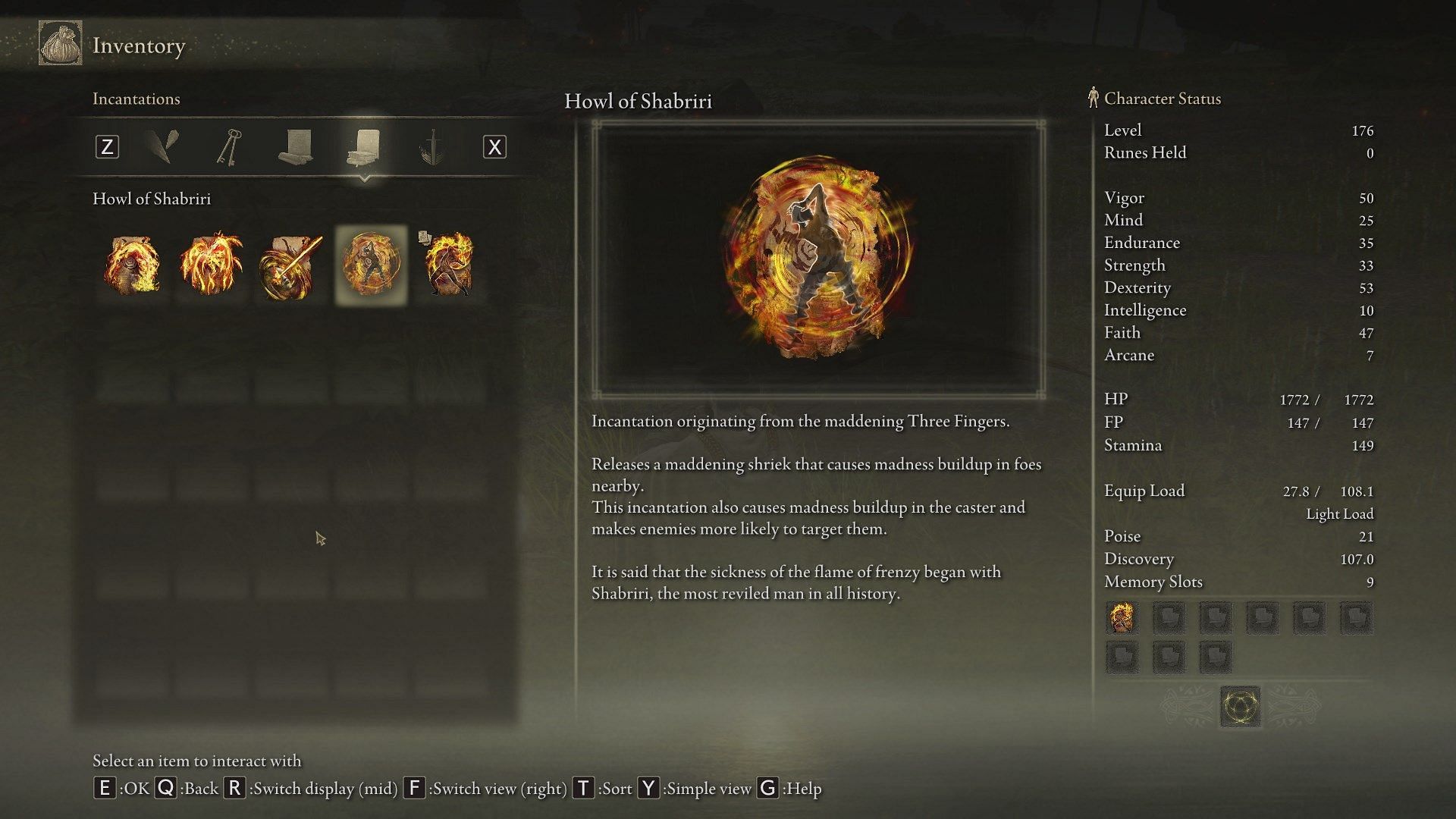Pick the first flame incantation in the grid
The image size is (1456, 819).
[x=133, y=265]
